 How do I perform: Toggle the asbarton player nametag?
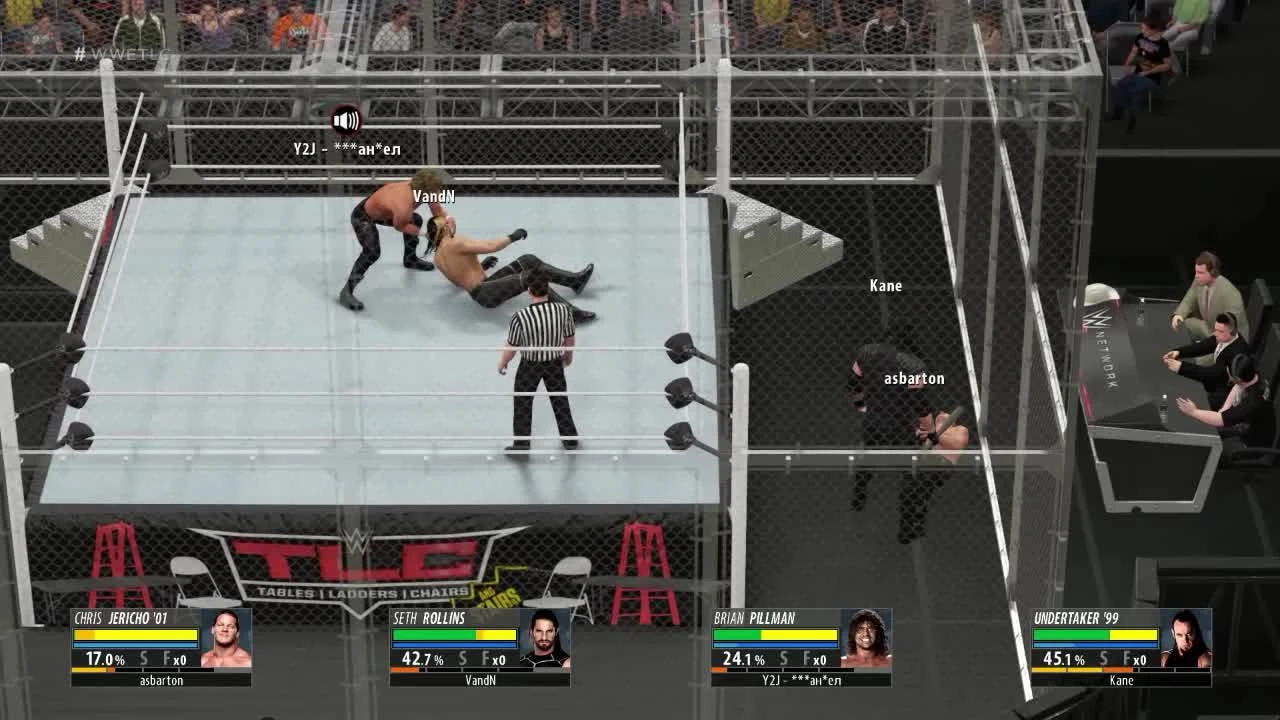point(913,378)
